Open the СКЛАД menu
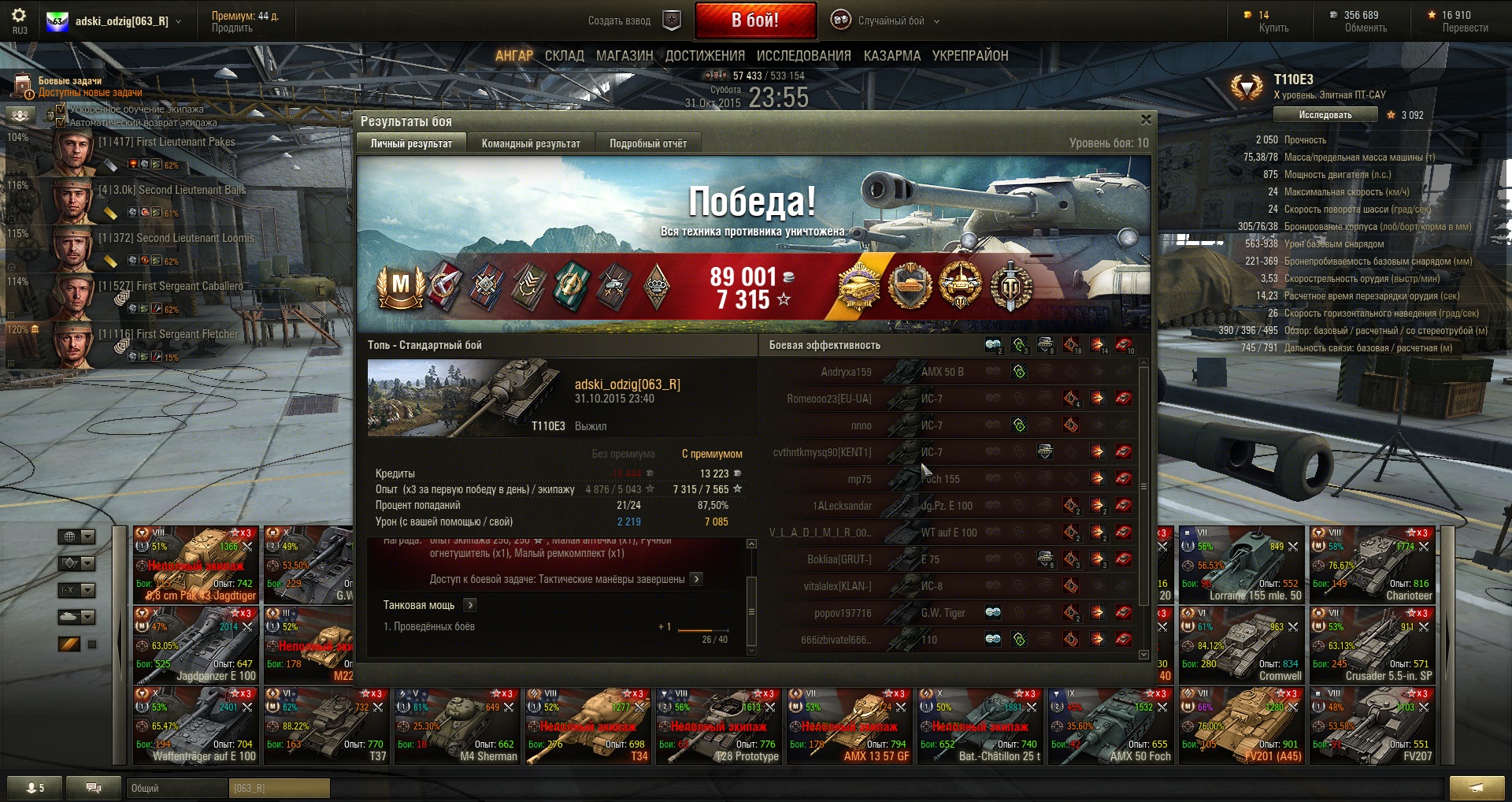This screenshot has width=1512, height=802. [564, 56]
